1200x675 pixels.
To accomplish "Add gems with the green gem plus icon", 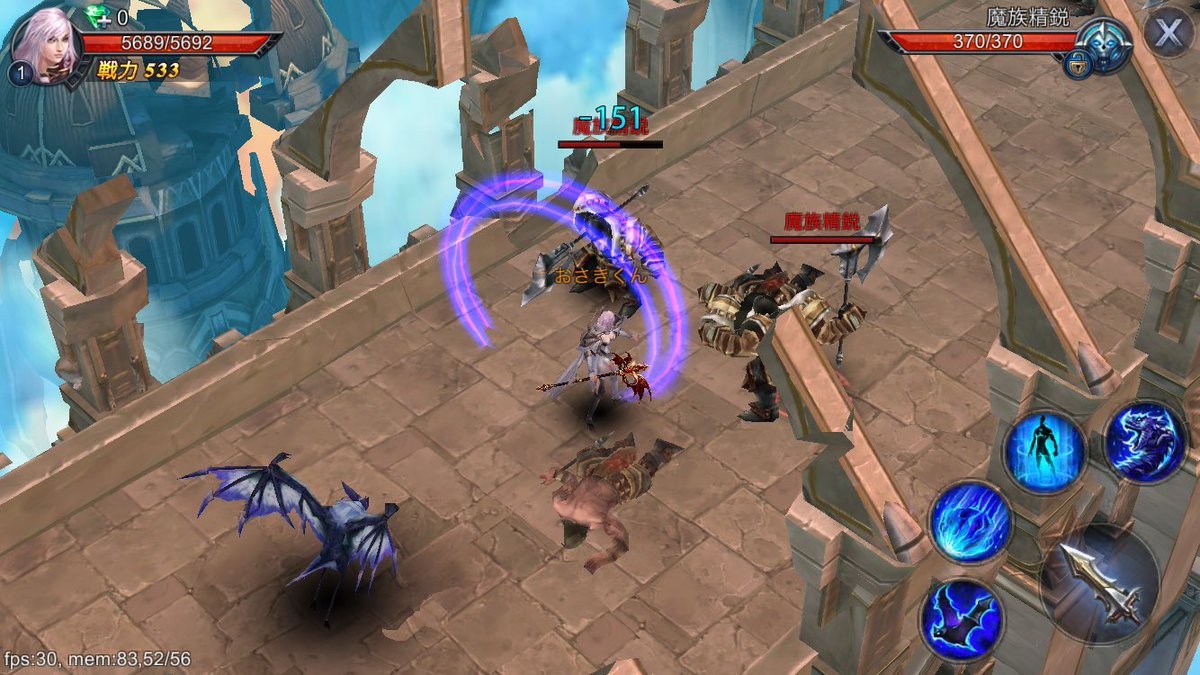I will [x=101, y=17].
